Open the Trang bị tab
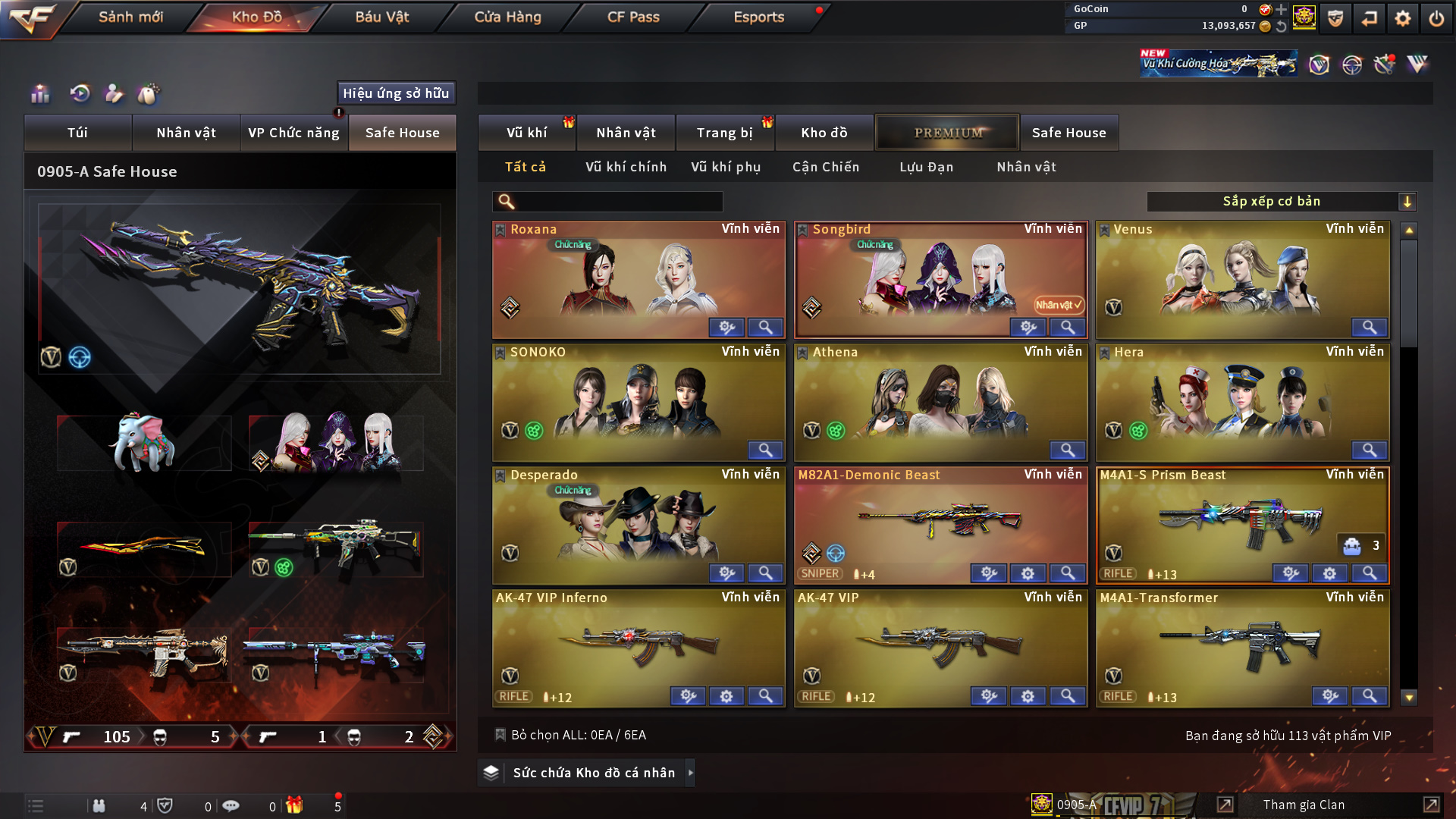 coord(724,133)
